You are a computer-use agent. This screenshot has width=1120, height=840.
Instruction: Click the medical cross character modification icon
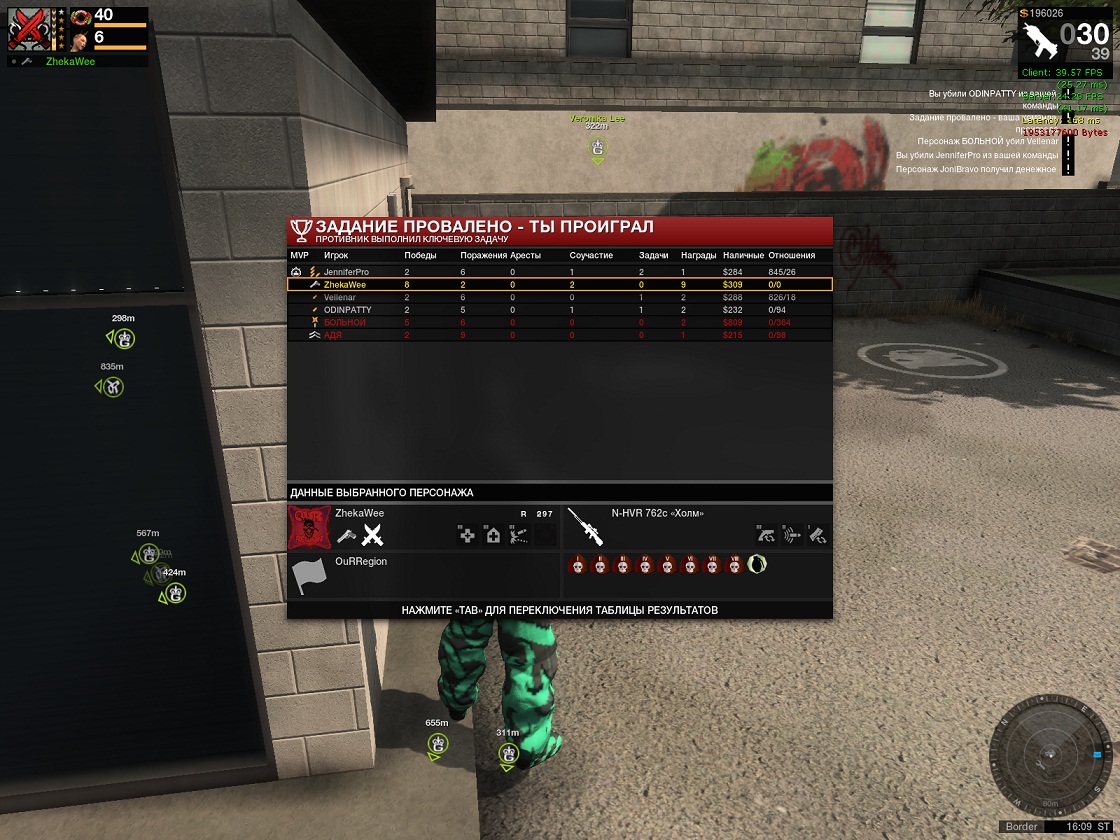467,535
